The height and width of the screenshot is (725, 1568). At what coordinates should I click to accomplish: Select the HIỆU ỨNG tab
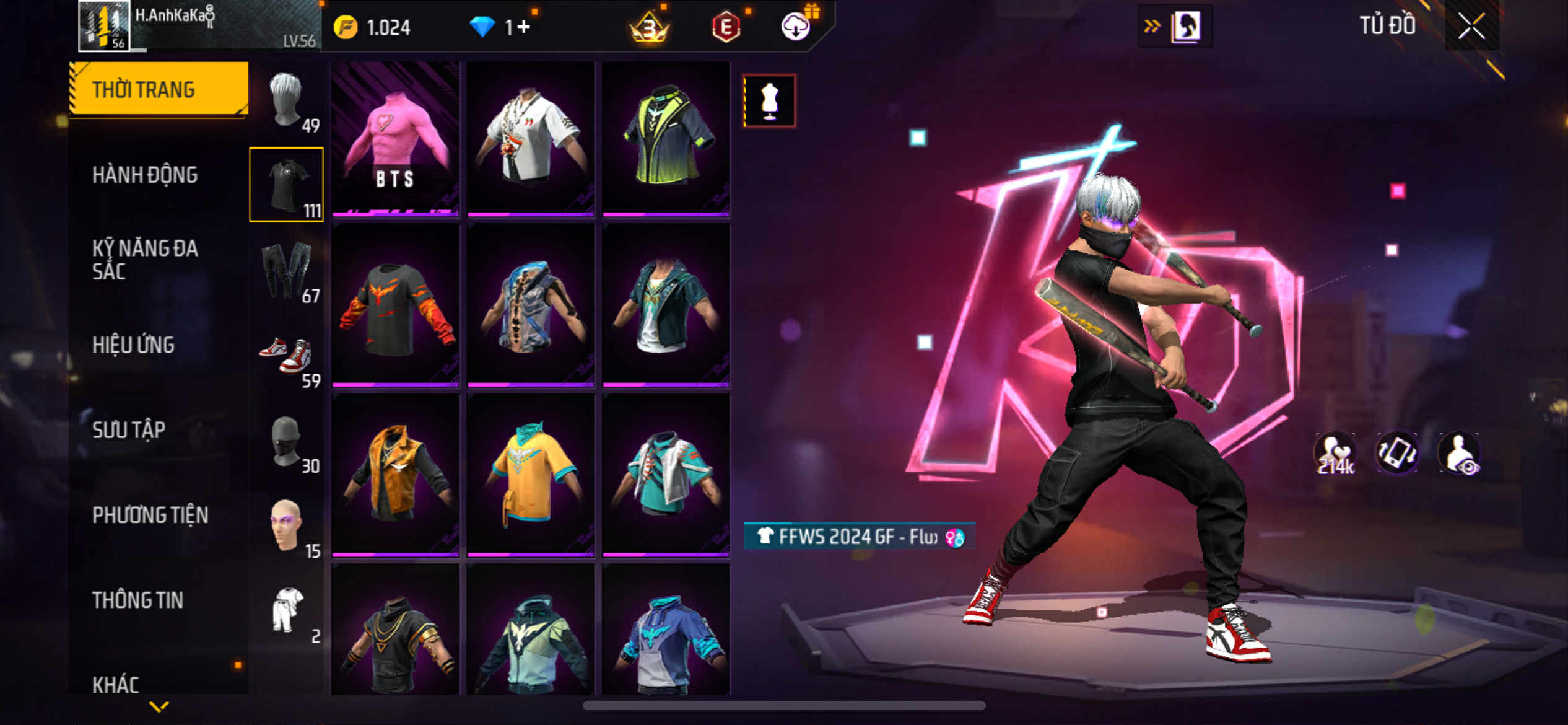133,345
